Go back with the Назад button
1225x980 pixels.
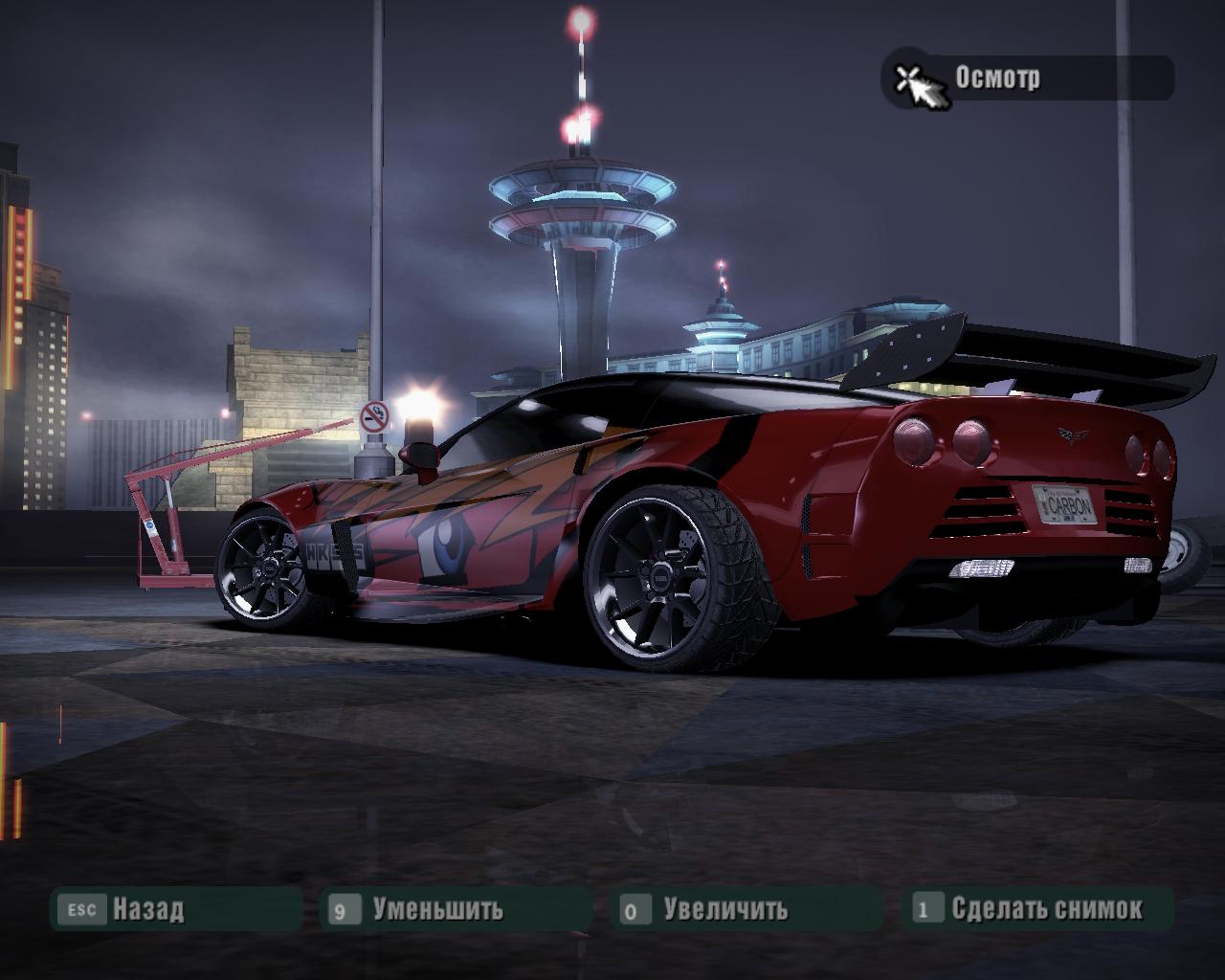pyautogui.click(x=147, y=908)
